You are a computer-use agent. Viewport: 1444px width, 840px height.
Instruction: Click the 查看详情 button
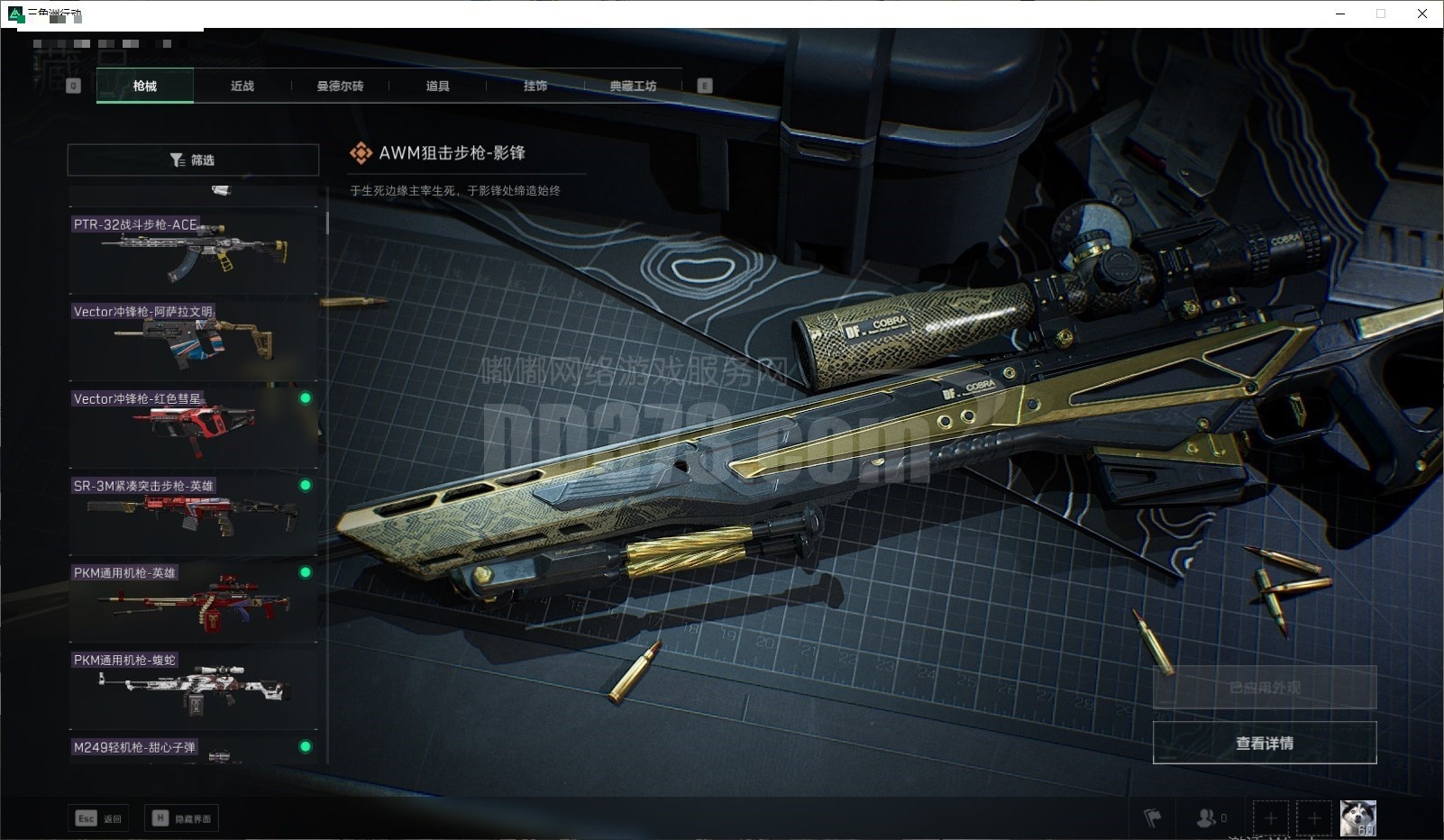coord(1264,743)
